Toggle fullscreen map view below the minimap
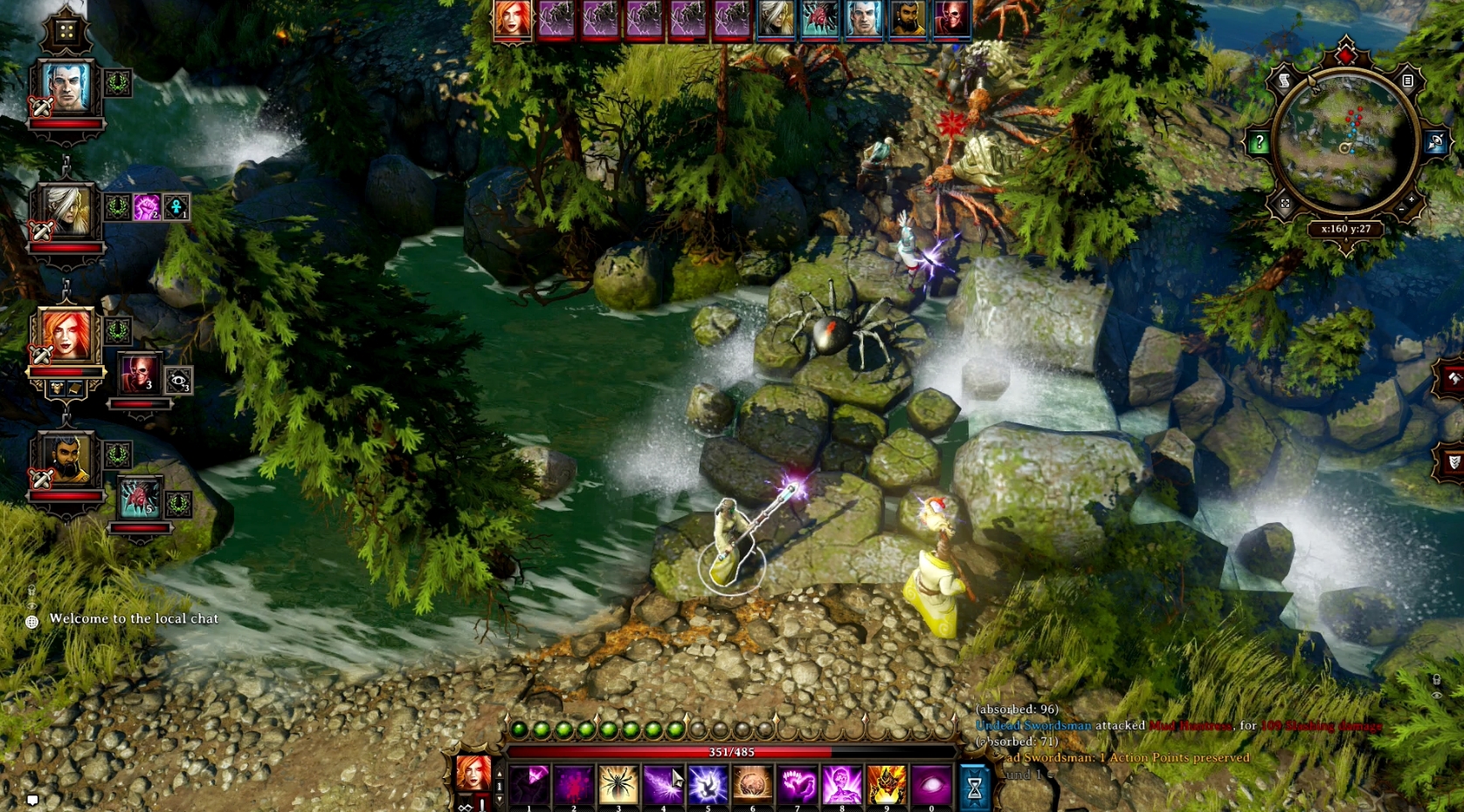 (x=1286, y=203)
